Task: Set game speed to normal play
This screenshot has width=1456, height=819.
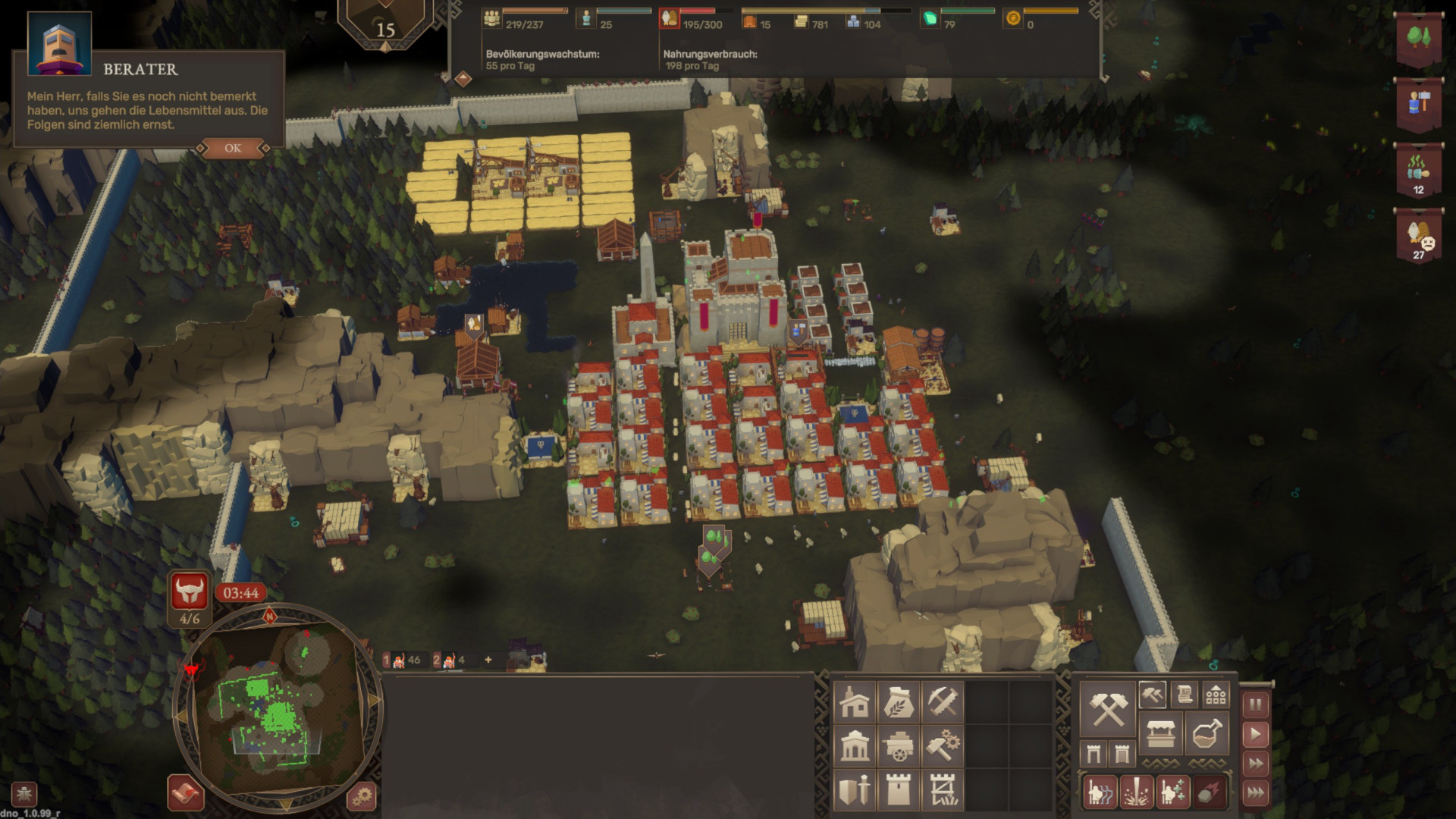Action: [1255, 734]
